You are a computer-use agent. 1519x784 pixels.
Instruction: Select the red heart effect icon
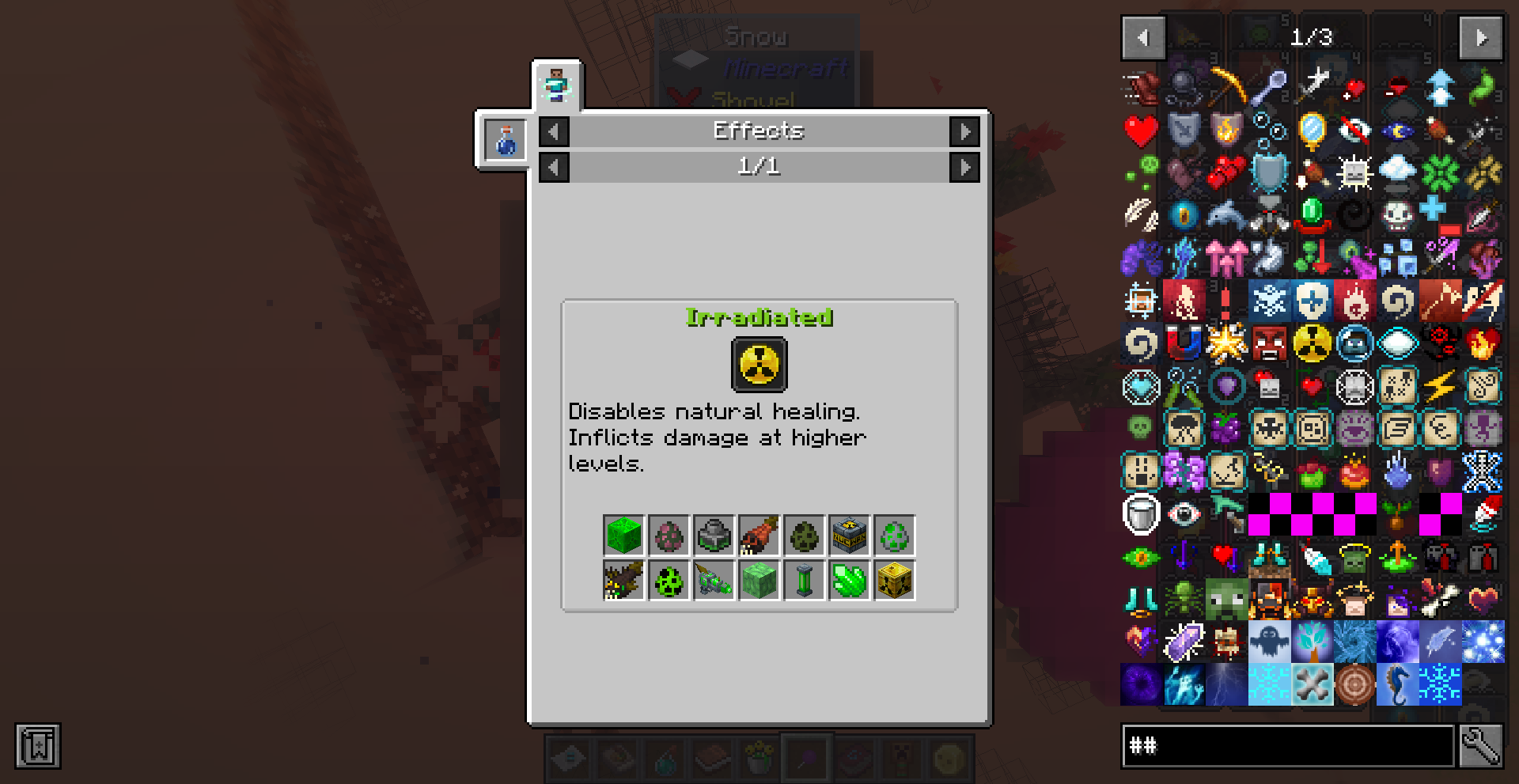tap(1141, 131)
